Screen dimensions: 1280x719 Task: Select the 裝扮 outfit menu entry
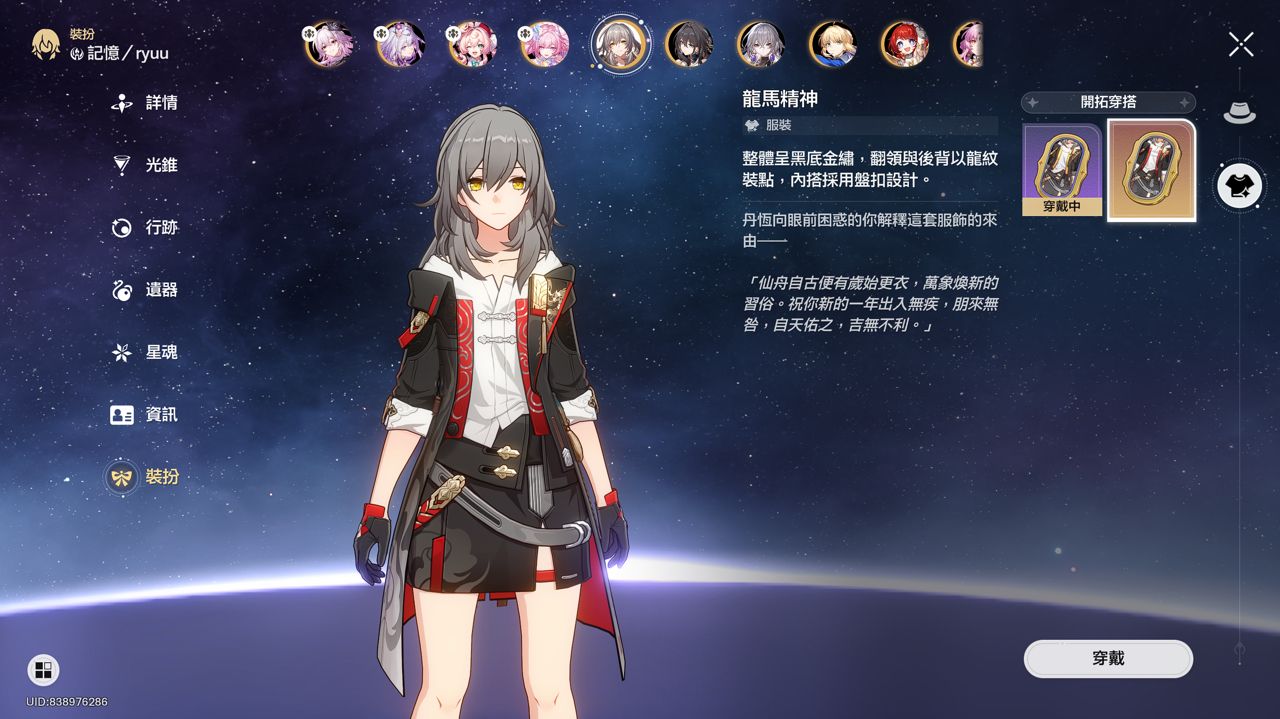click(x=146, y=477)
